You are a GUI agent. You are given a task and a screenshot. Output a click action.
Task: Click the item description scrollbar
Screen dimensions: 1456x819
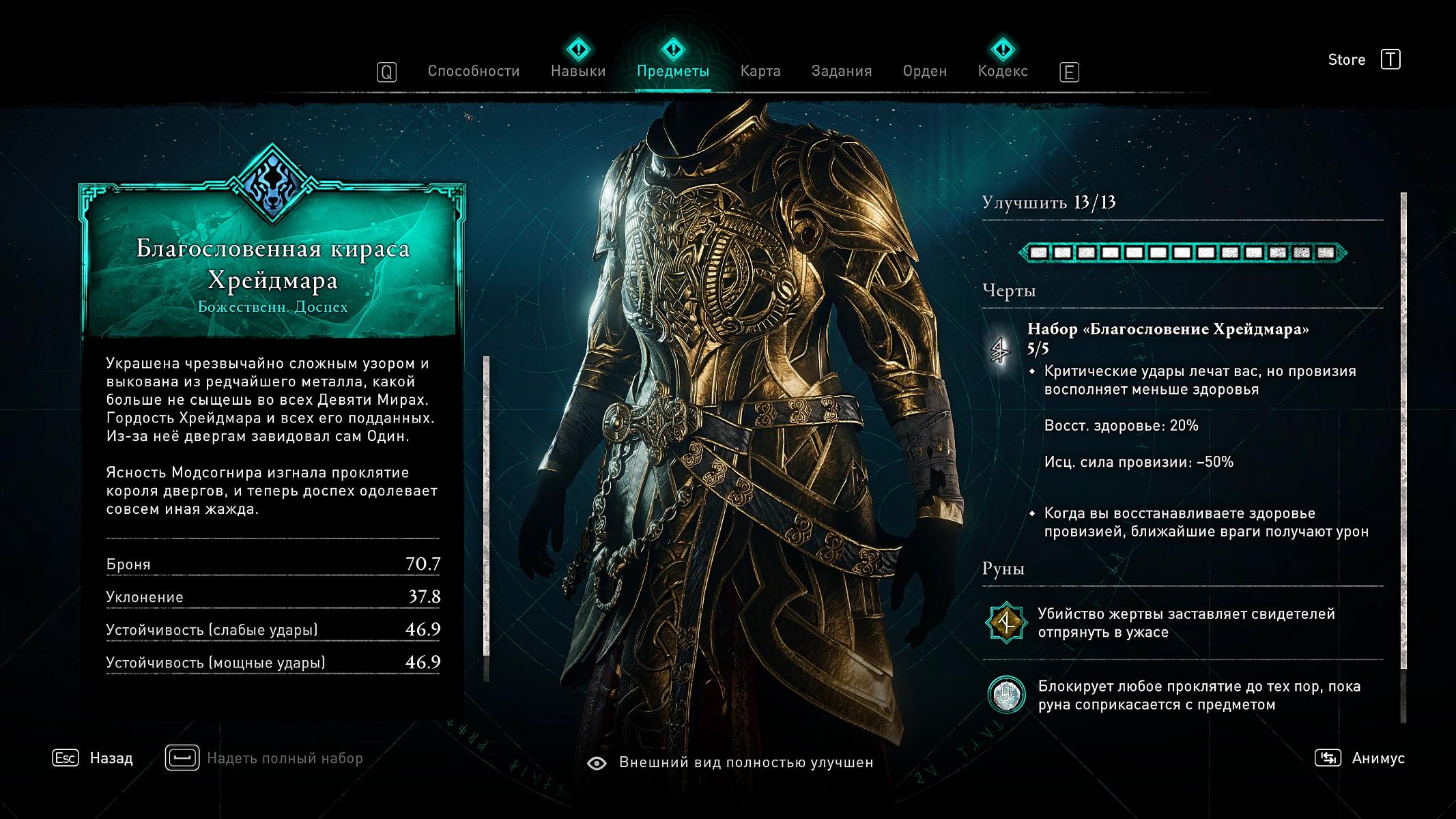pos(487,505)
